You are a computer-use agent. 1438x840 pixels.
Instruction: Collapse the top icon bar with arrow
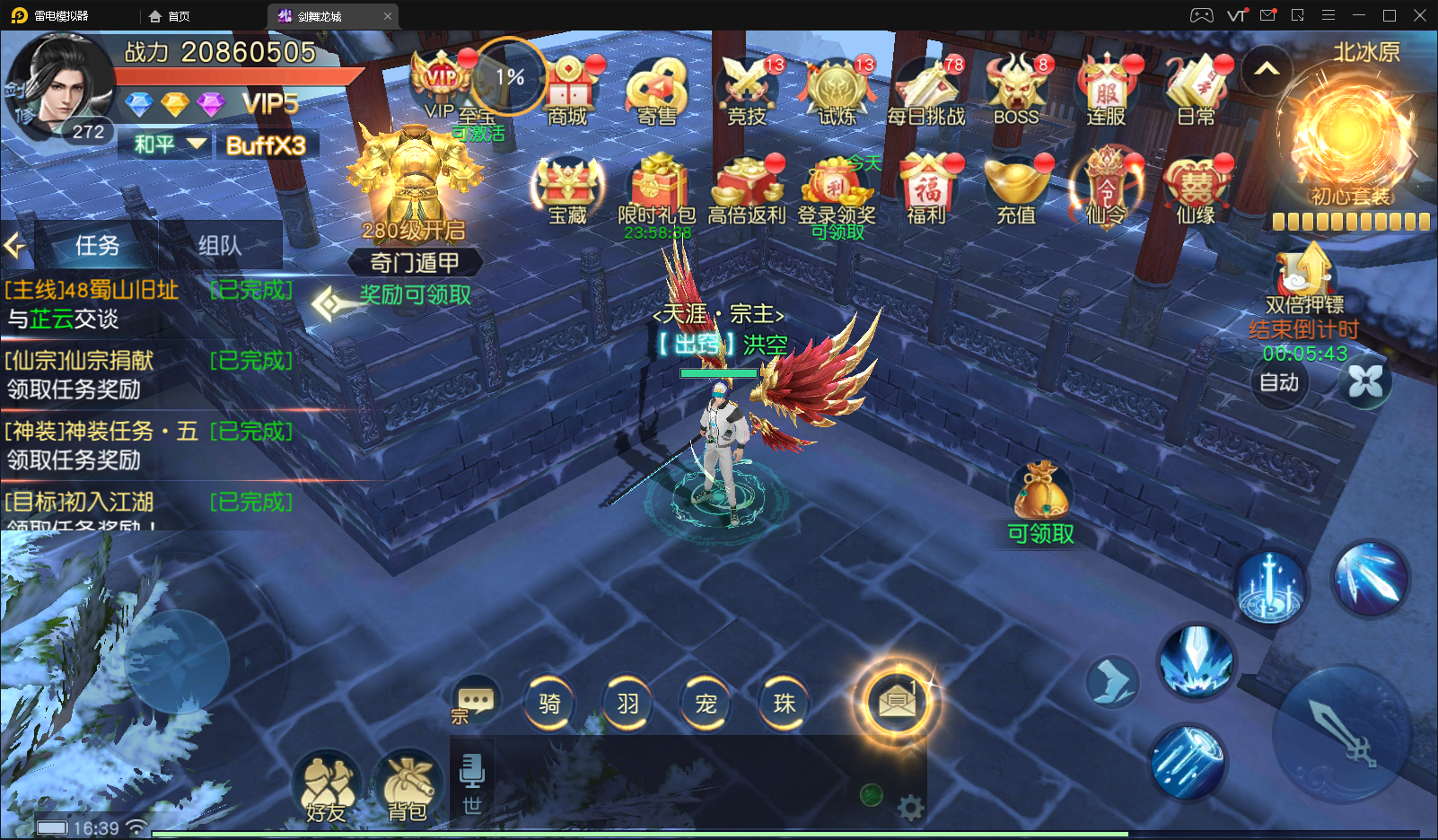coord(1267,69)
